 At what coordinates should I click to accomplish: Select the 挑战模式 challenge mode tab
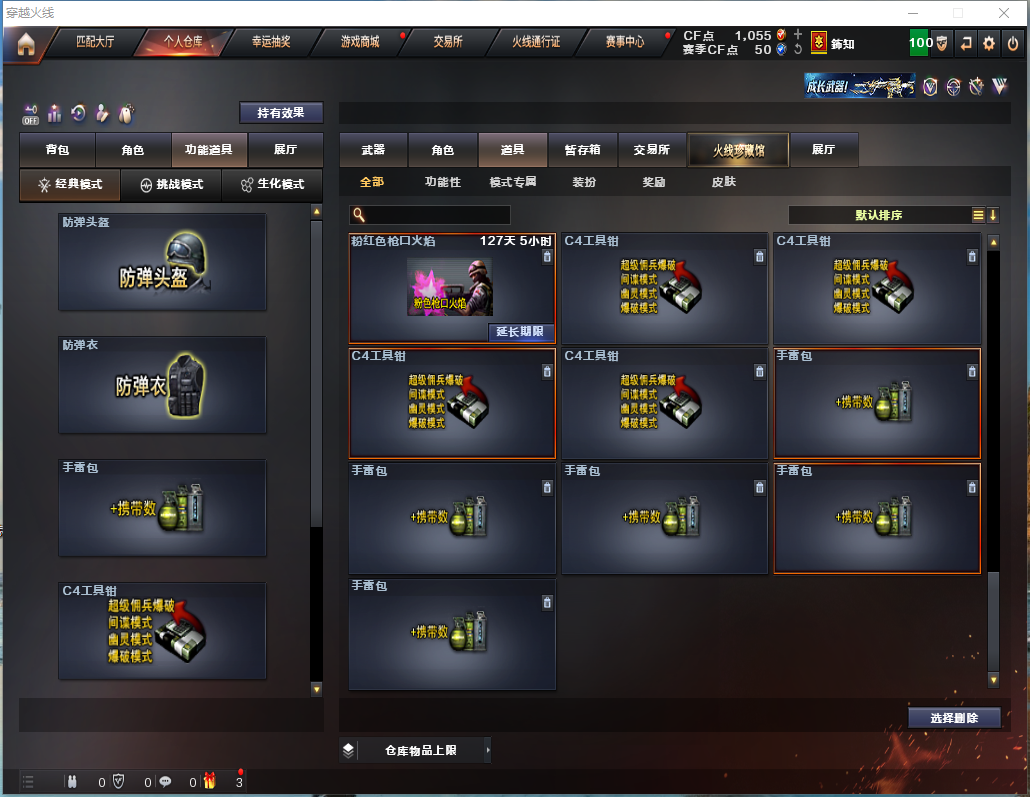click(171, 185)
